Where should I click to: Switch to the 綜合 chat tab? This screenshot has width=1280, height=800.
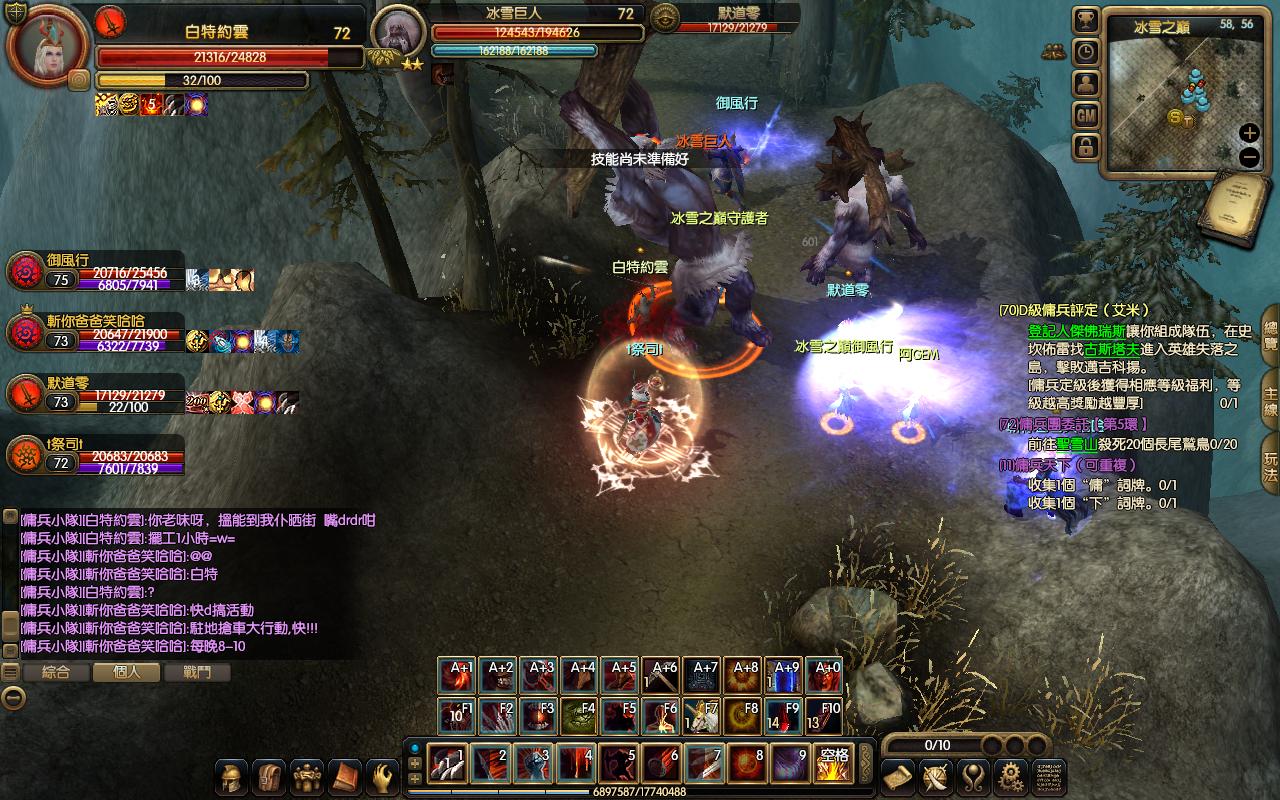tap(55, 672)
